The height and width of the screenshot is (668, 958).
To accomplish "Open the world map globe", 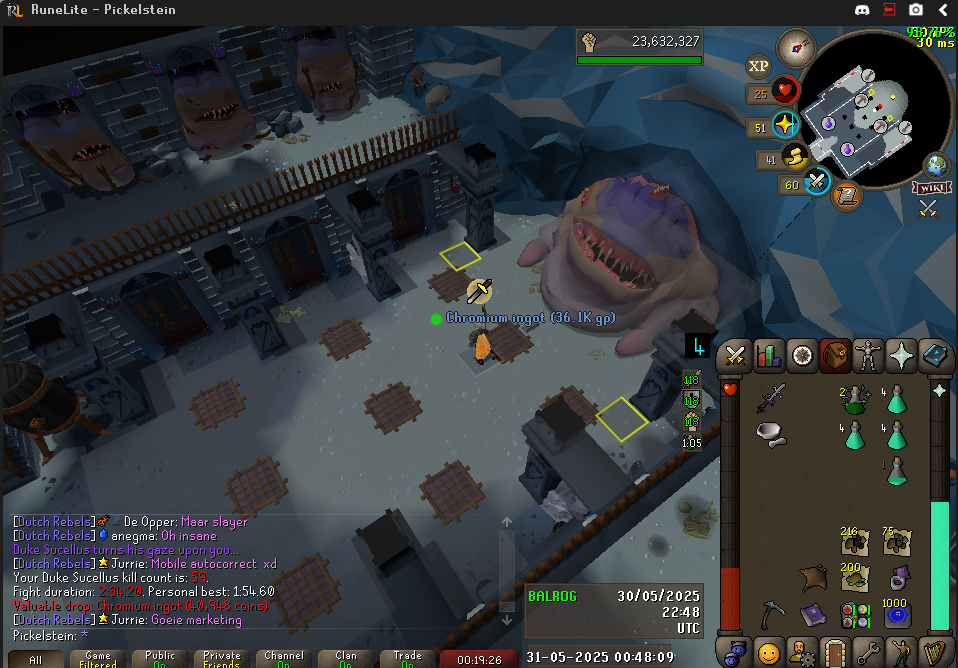I will (x=937, y=164).
